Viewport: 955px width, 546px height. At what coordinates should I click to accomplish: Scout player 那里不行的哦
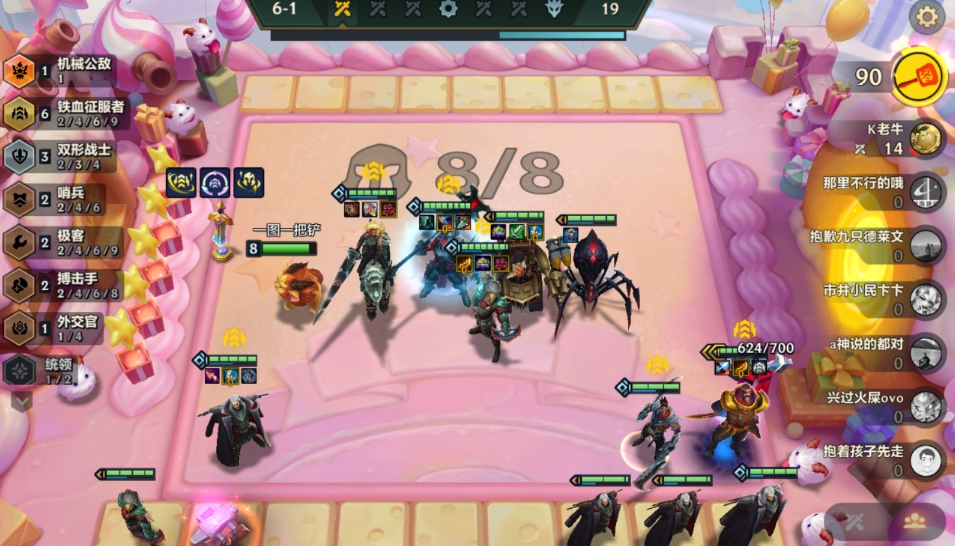[927, 191]
